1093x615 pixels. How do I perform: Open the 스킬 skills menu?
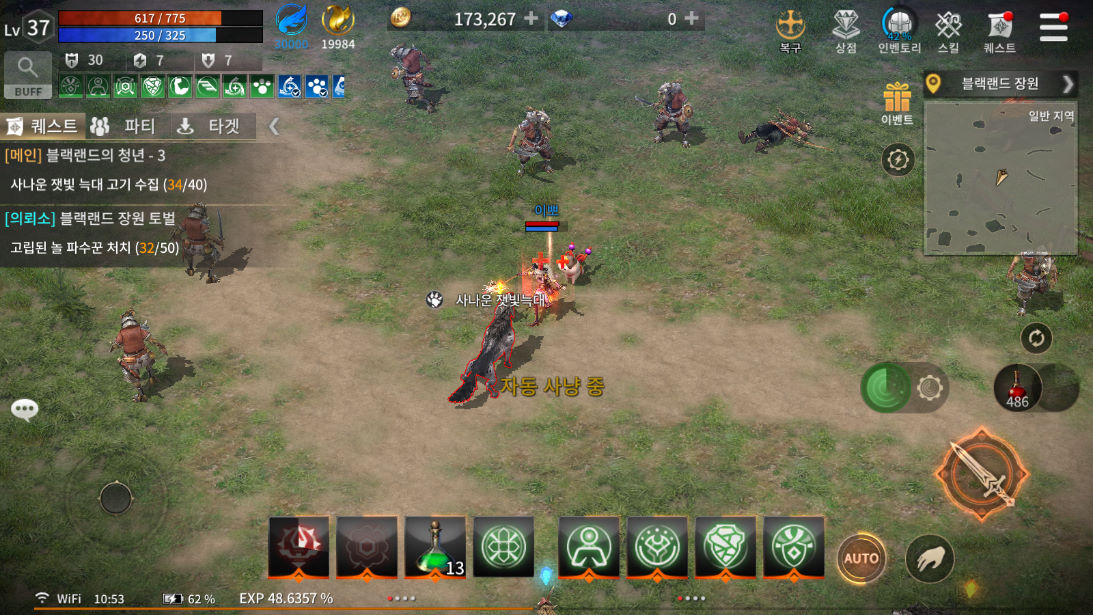click(948, 30)
